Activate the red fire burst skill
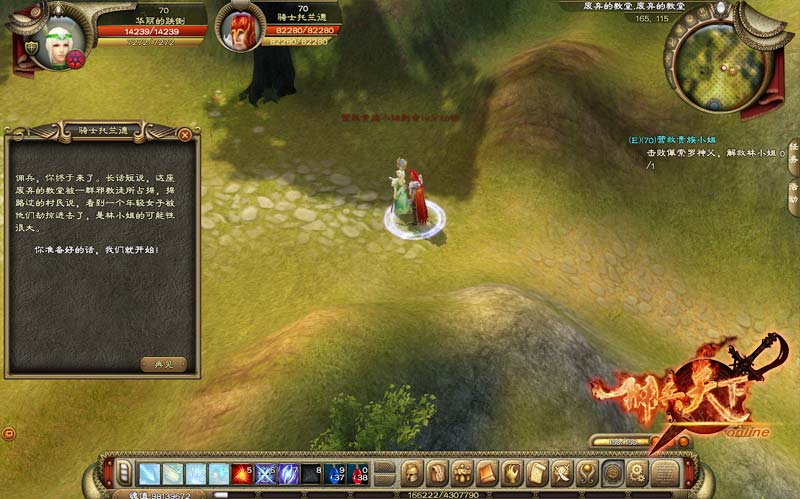Screen dimensions: 800x499 tap(242, 473)
